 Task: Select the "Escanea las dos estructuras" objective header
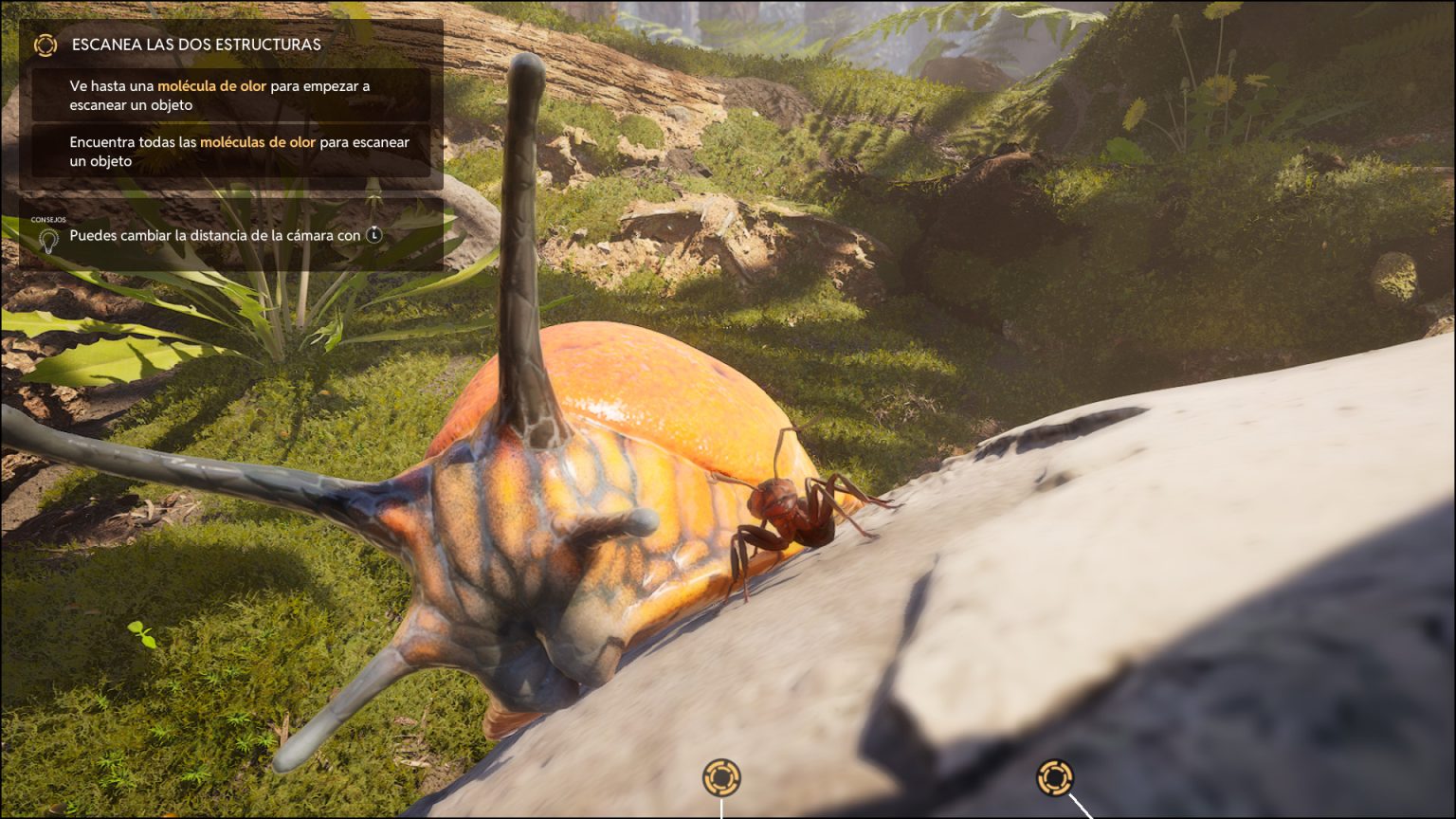click(x=196, y=45)
